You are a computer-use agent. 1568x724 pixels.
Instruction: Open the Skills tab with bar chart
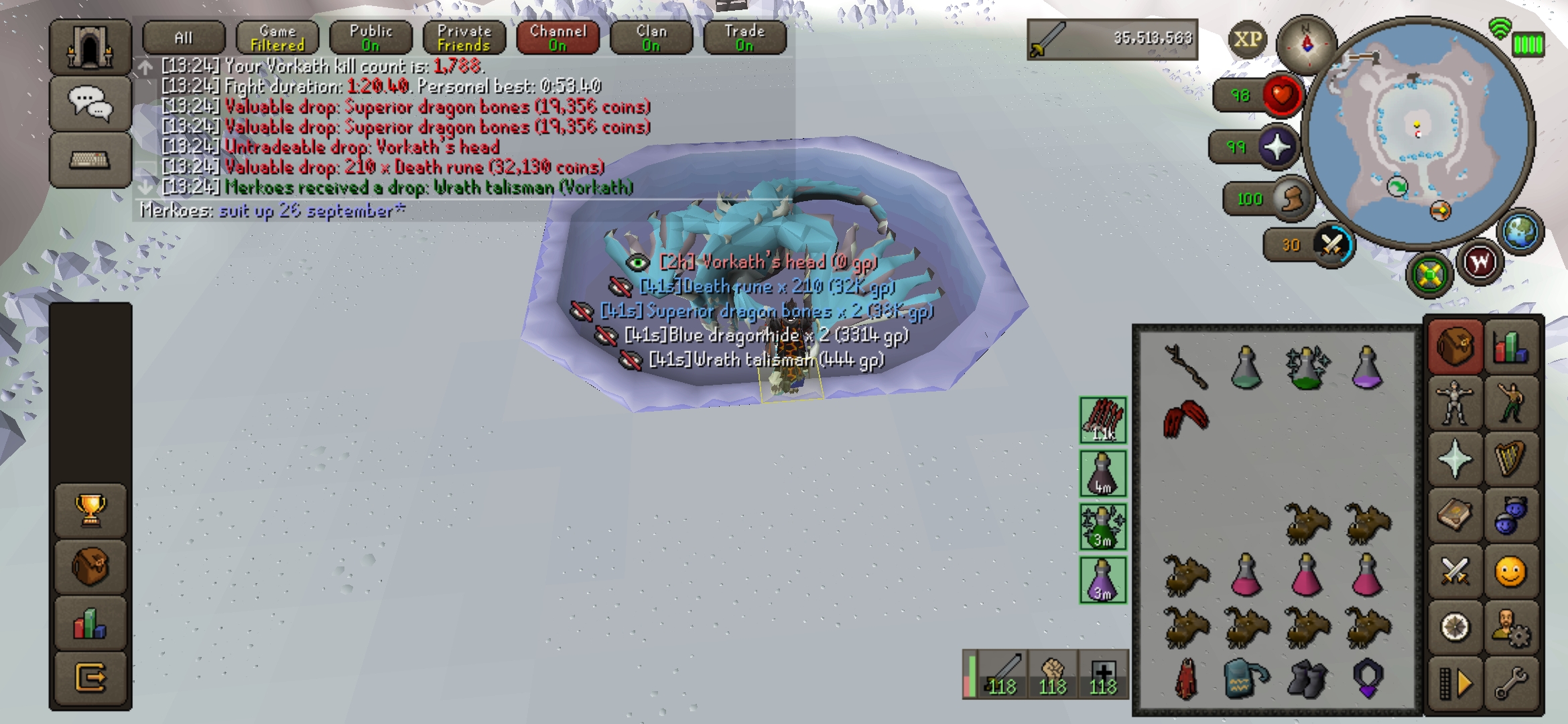pyautogui.click(x=1511, y=347)
